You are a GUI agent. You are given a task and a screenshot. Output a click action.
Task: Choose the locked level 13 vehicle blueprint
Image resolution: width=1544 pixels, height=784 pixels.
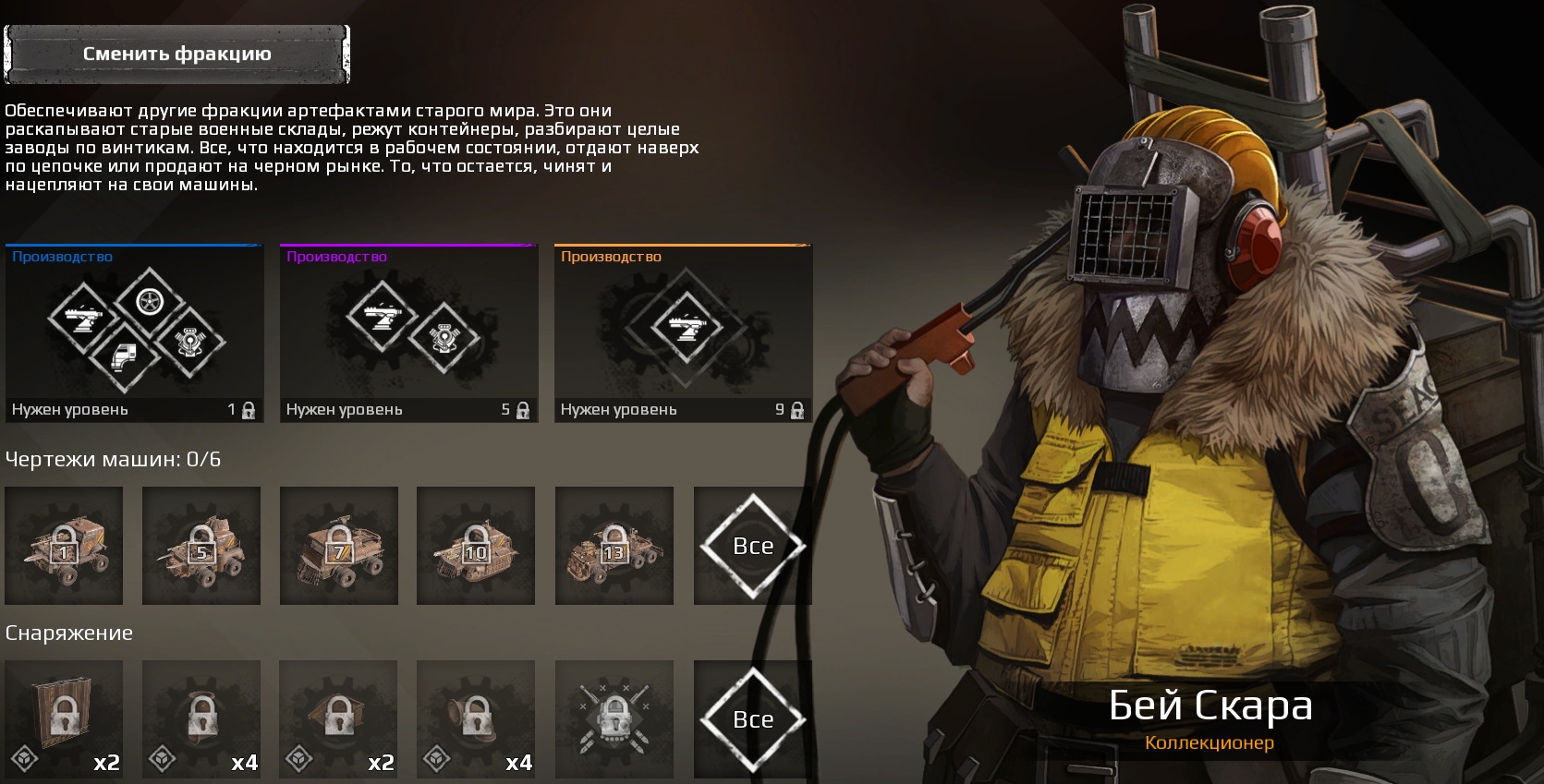coord(614,546)
